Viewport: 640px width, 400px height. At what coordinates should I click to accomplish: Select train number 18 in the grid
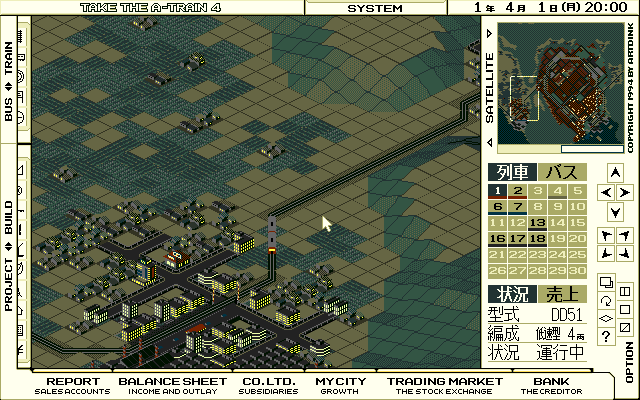[537, 239]
